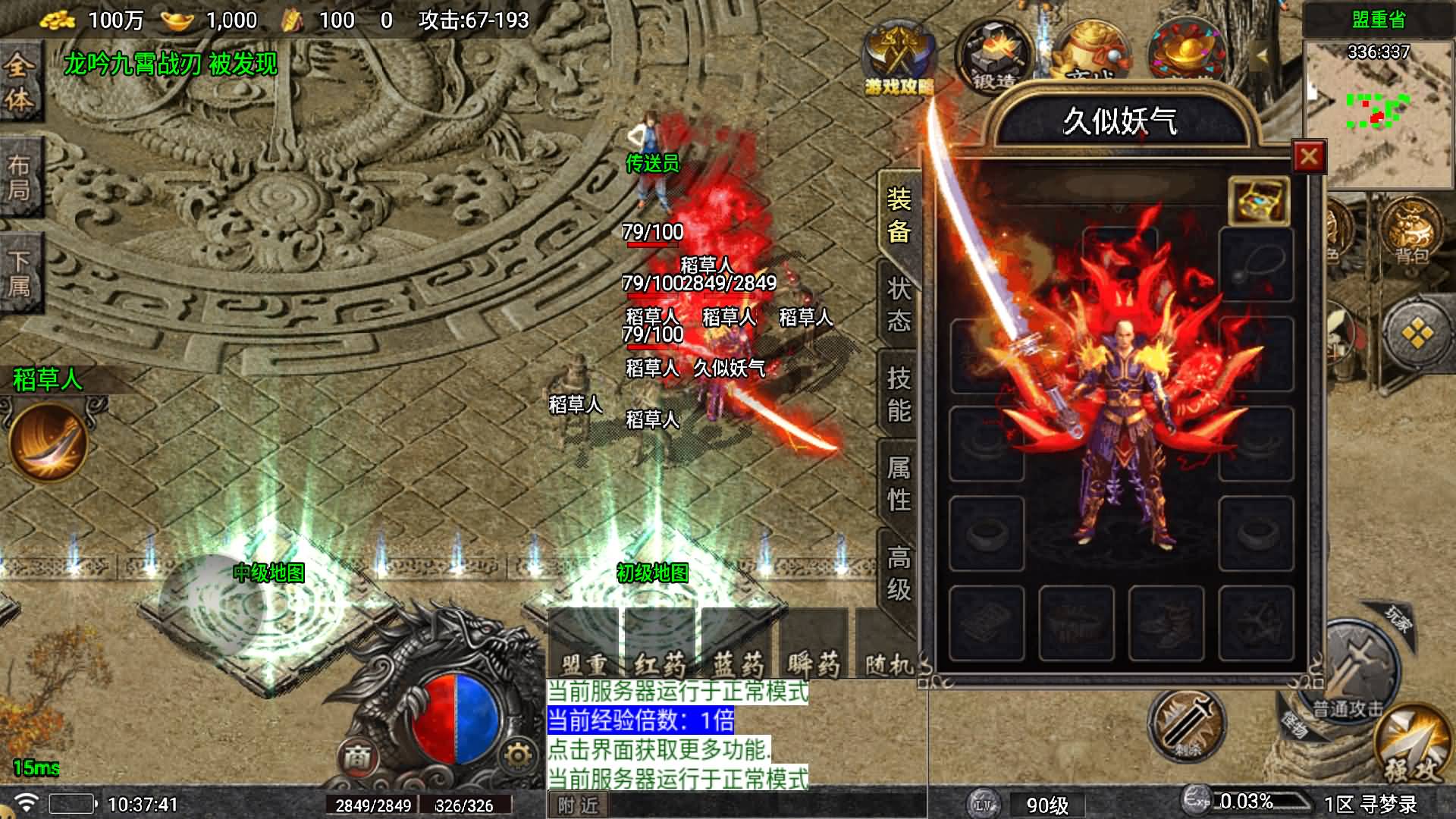1456x819 pixels.
Task: Select the 全体 tab on the left
Action: [19, 82]
